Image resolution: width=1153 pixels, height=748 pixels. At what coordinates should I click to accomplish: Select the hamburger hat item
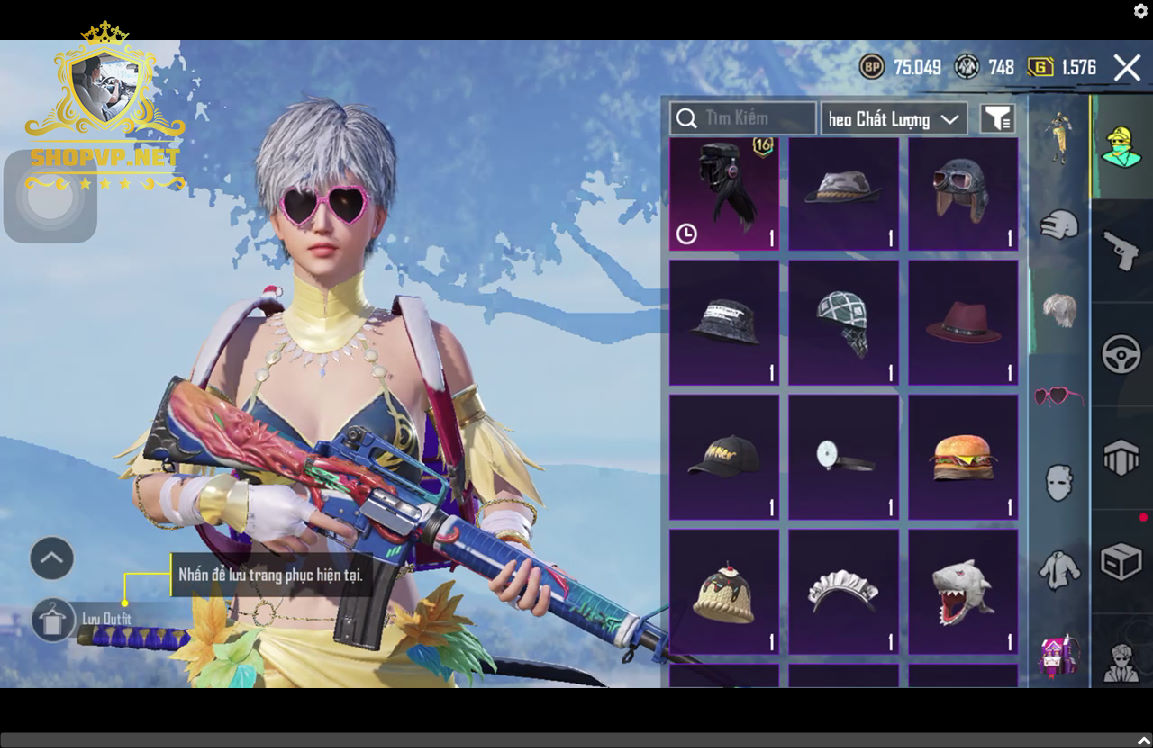[x=962, y=458]
